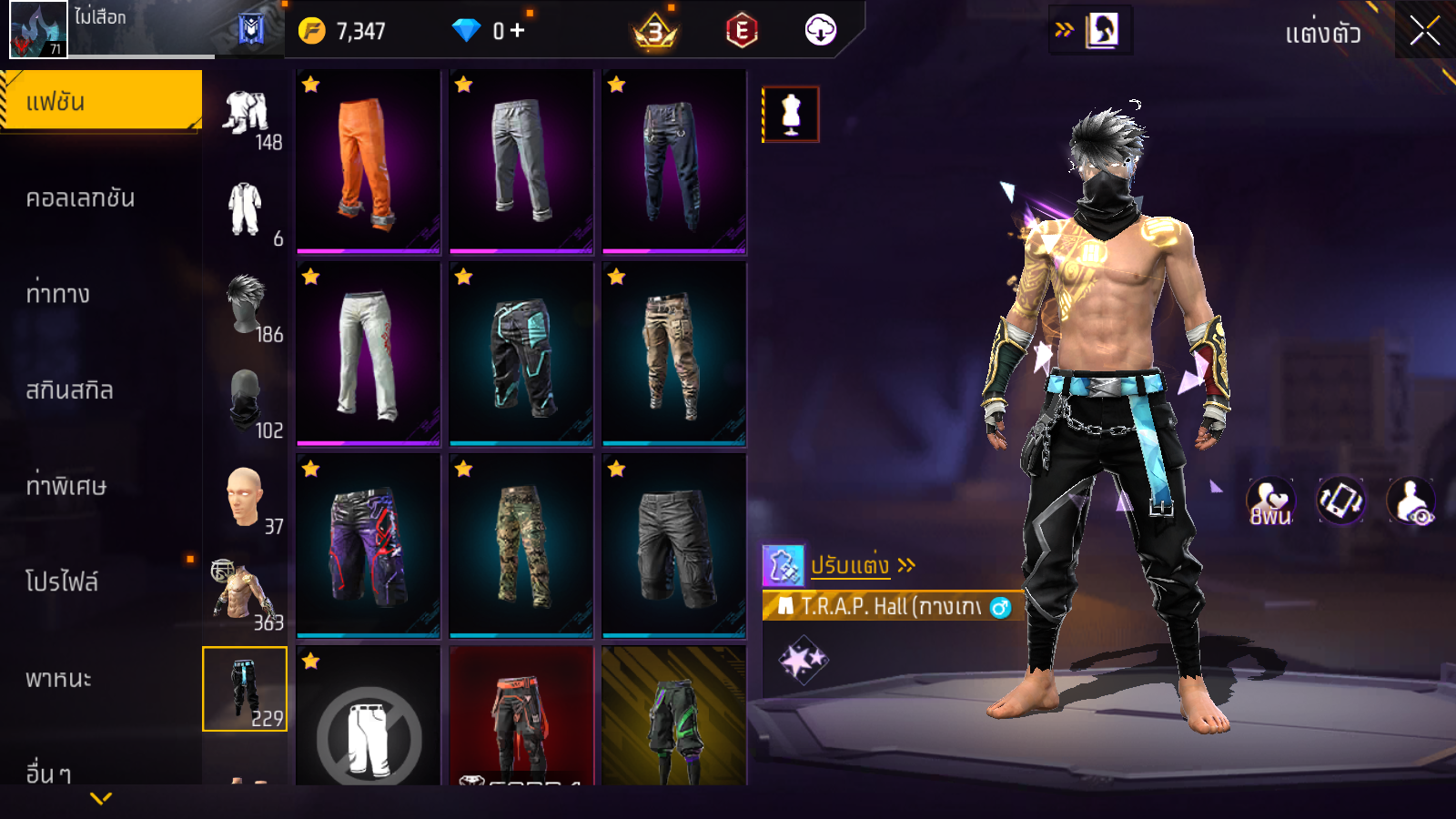The image size is (1456, 819).
Task: Click the cloud download icon
Action: 820,31
